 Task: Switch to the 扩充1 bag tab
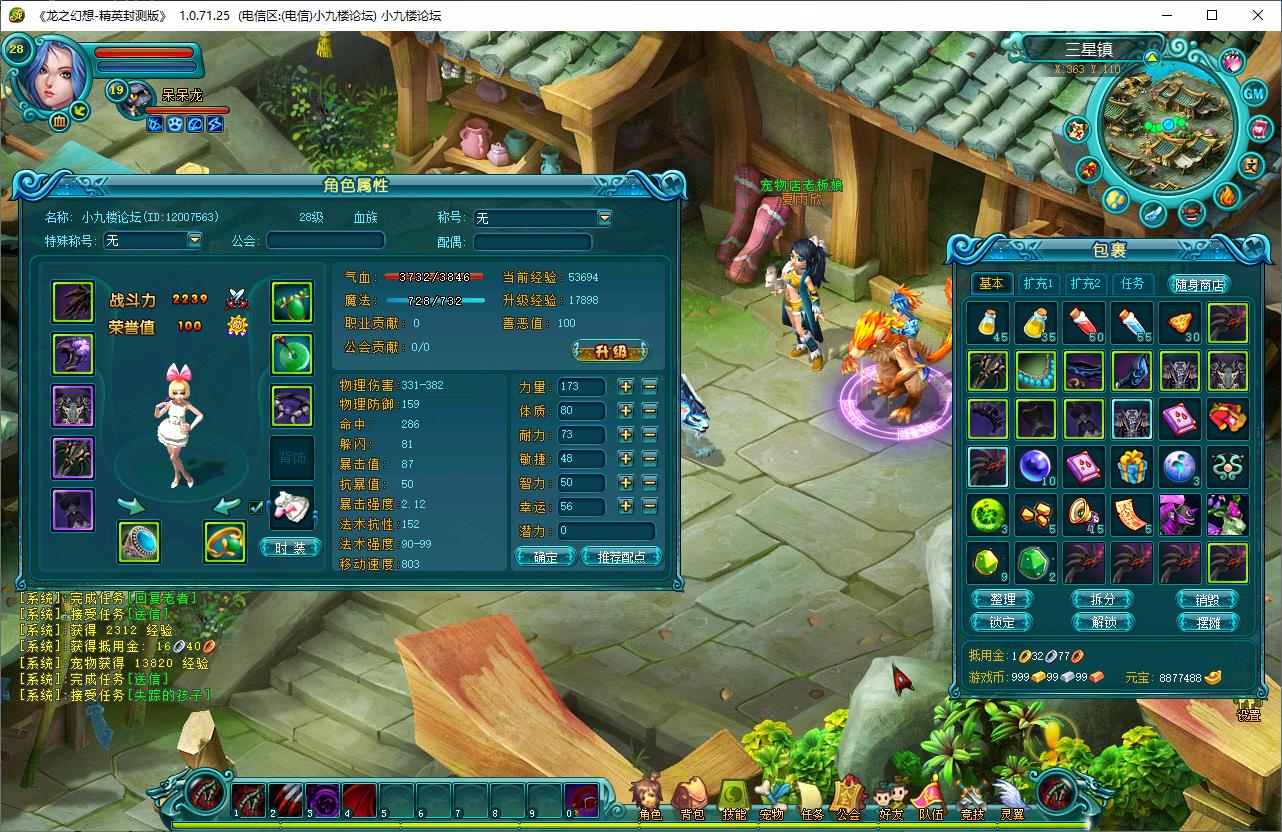[1038, 284]
